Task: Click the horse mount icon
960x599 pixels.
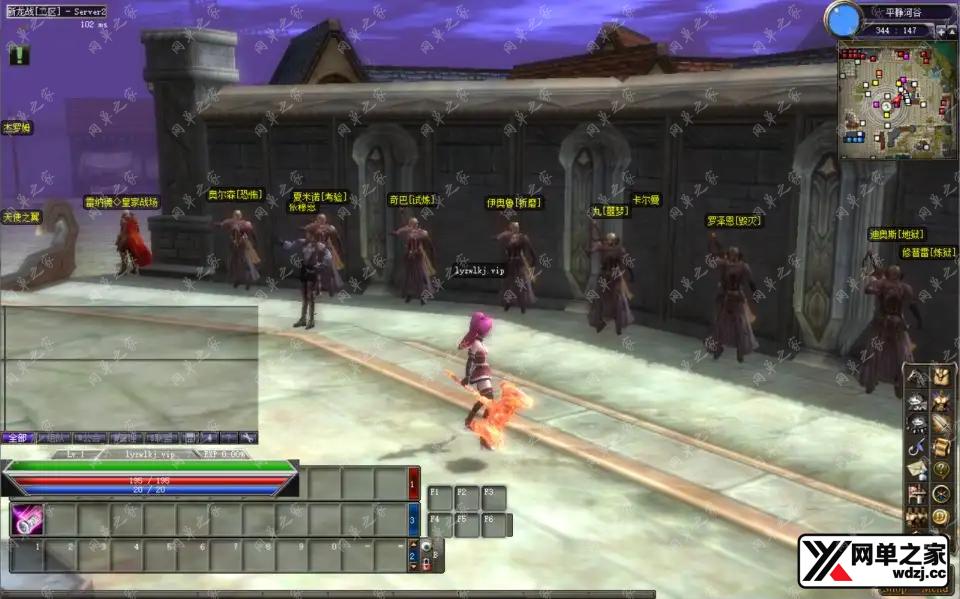Action: tap(915, 376)
